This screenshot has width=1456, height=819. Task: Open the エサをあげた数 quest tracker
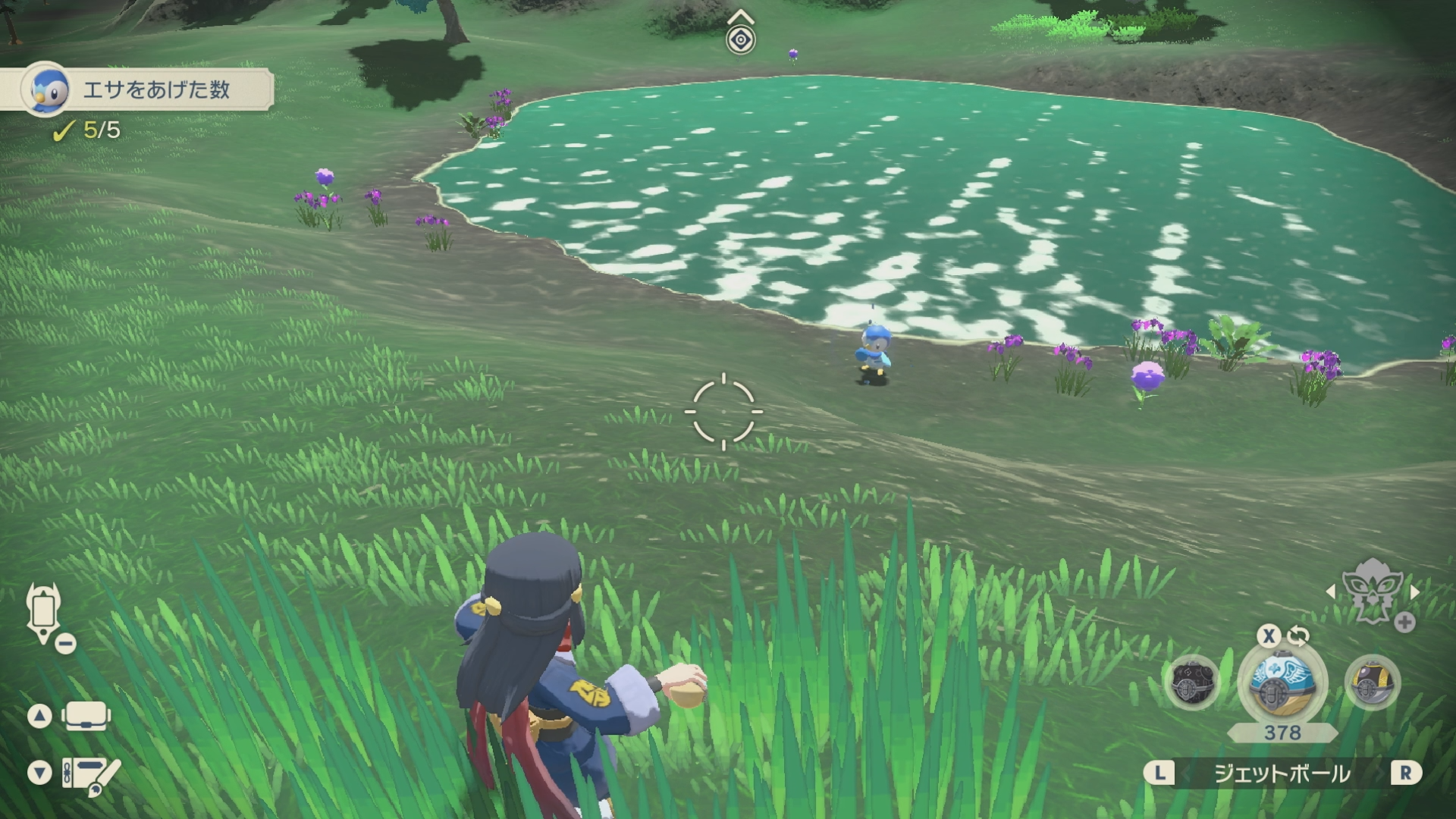point(155,90)
